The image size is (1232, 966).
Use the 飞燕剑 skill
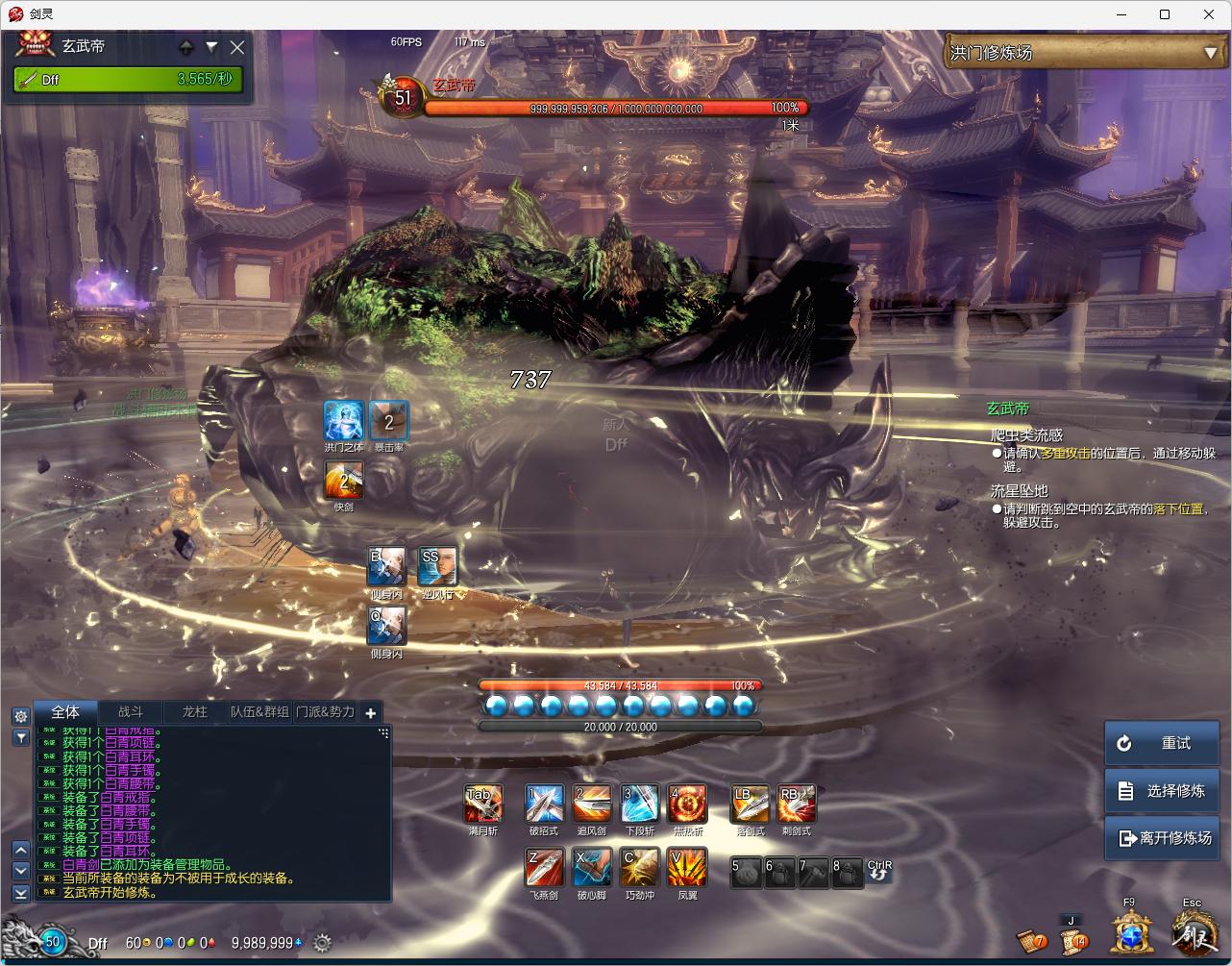point(543,867)
